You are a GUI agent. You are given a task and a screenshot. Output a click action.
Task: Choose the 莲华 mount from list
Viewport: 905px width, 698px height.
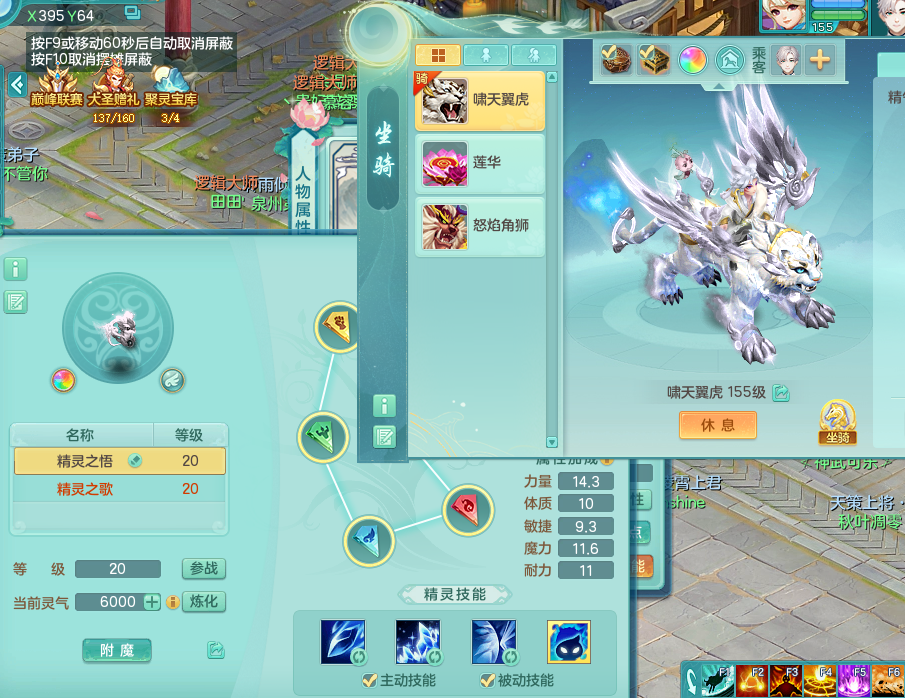pyautogui.click(x=480, y=163)
